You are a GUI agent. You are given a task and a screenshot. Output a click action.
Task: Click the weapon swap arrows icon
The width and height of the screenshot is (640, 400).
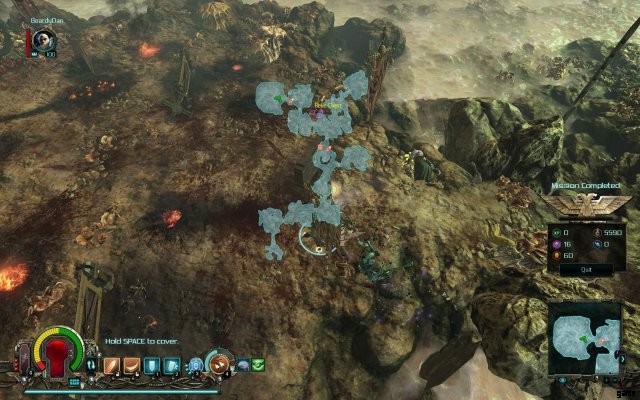[x=92, y=366]
